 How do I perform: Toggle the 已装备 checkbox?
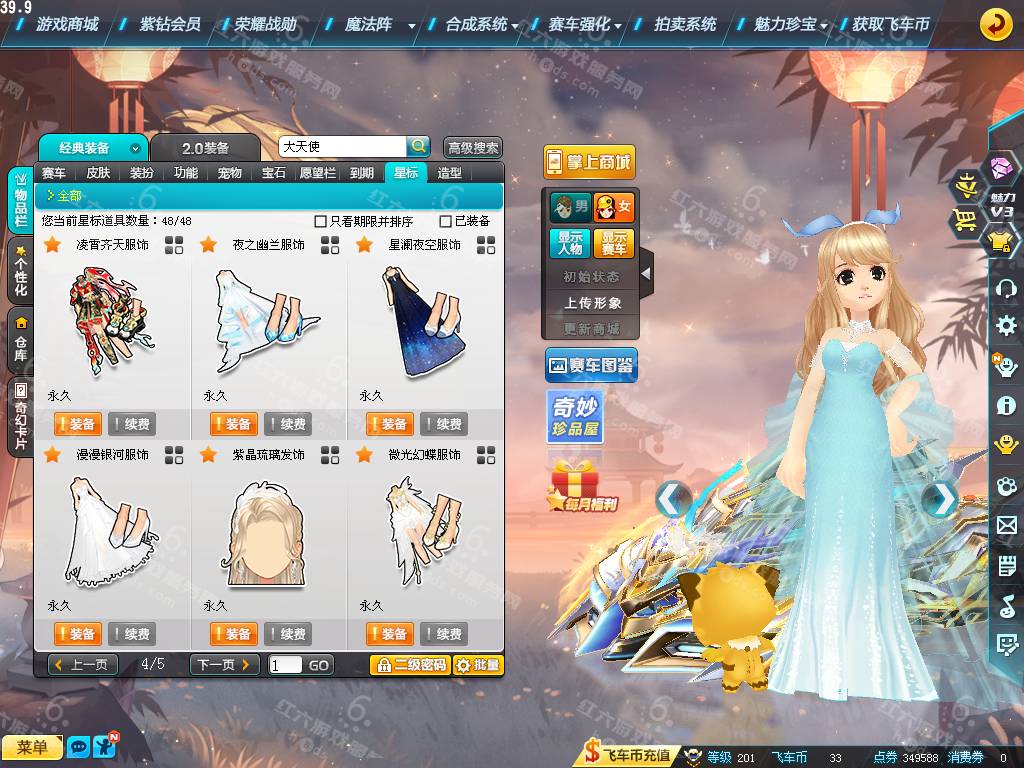coord(446,221)
